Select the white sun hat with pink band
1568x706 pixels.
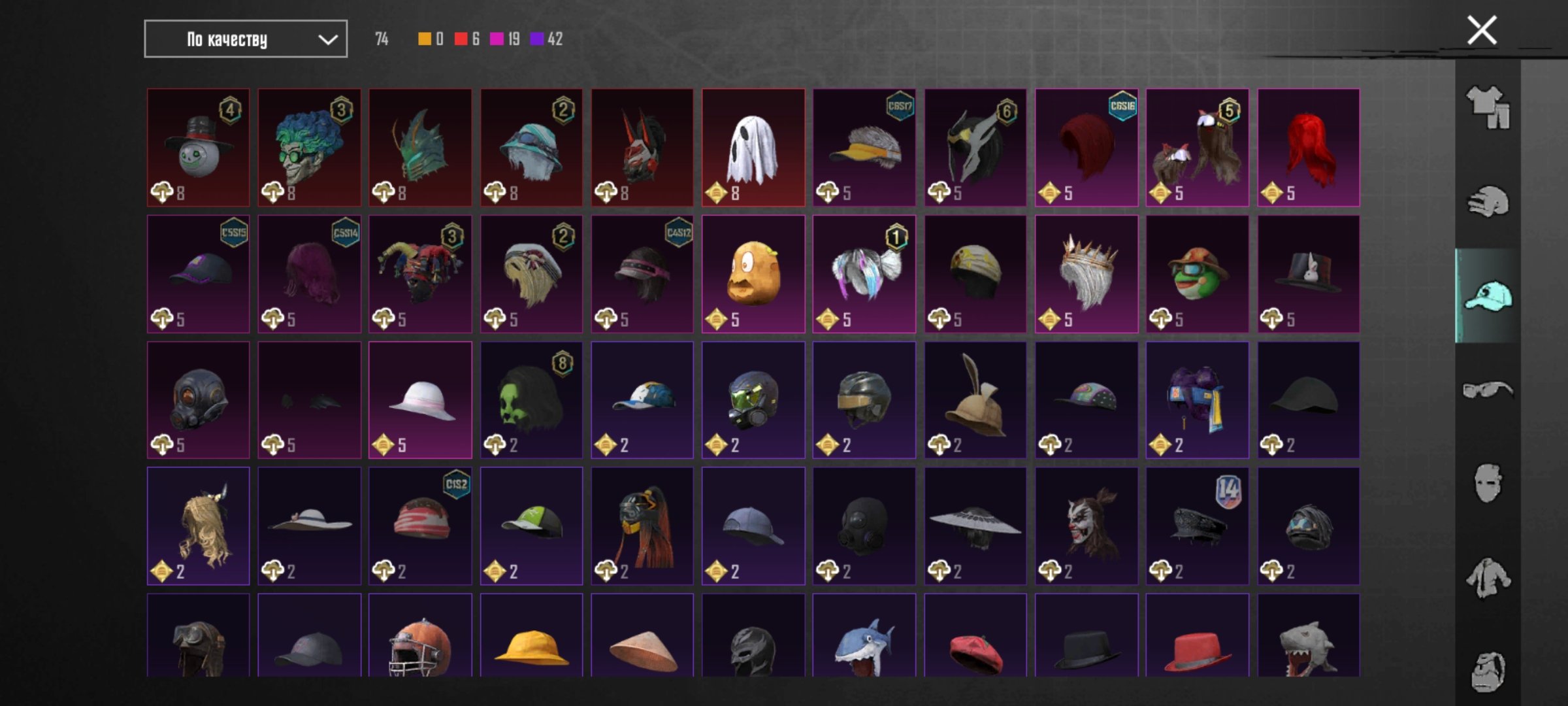point(420,400)
